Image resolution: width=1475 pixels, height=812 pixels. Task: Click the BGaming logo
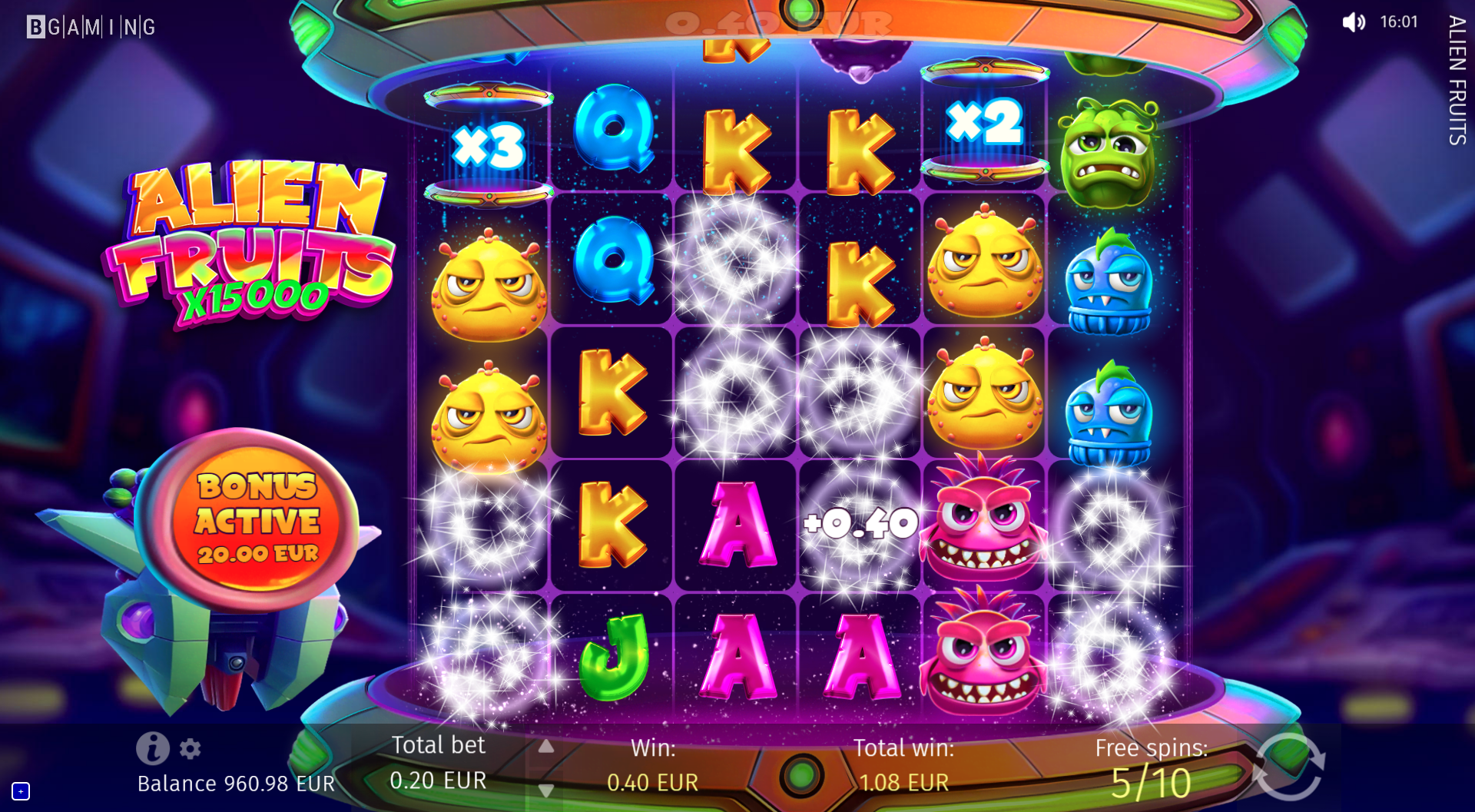[x=91, y=28]
